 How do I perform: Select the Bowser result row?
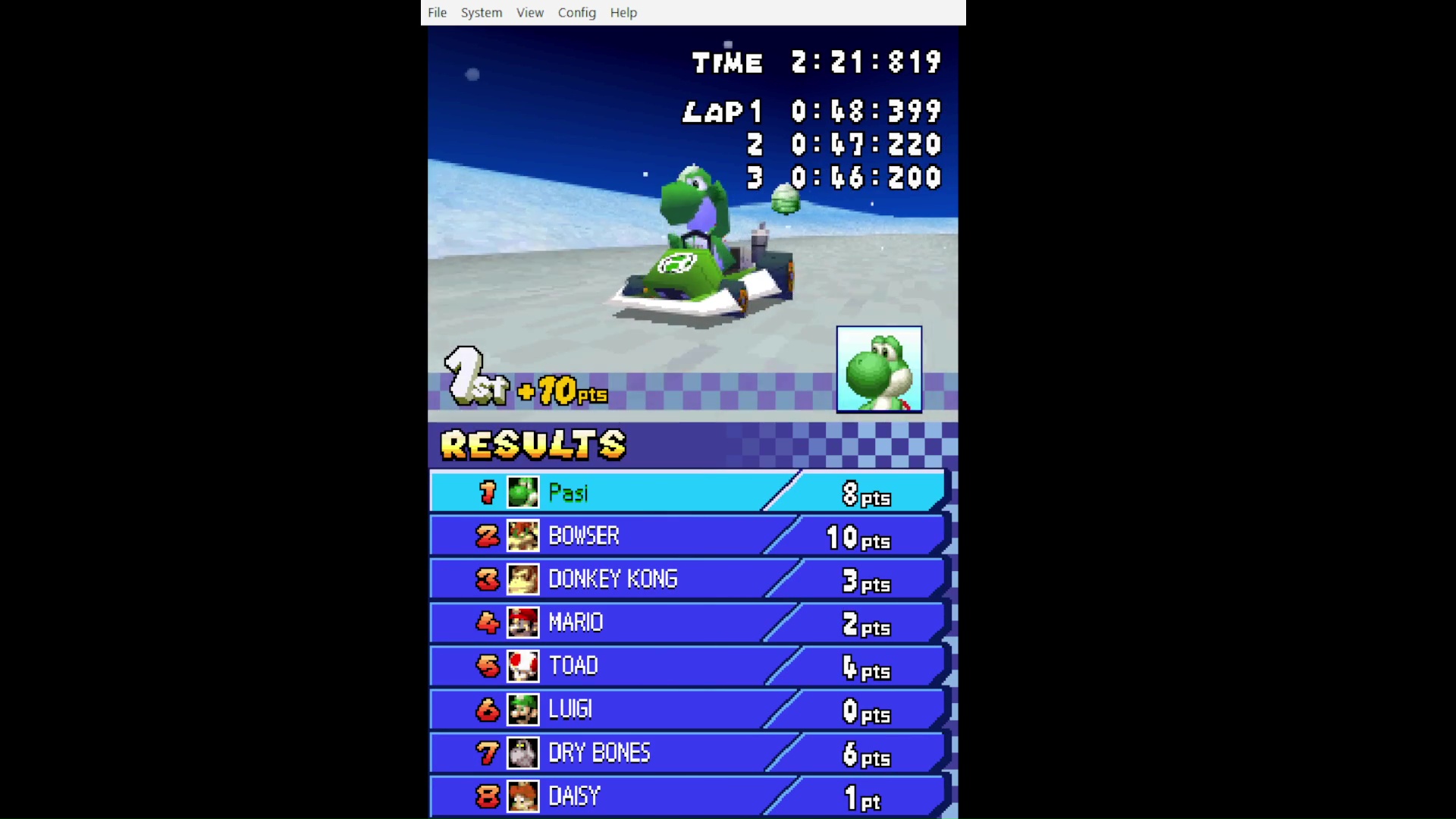coord(687,535)
